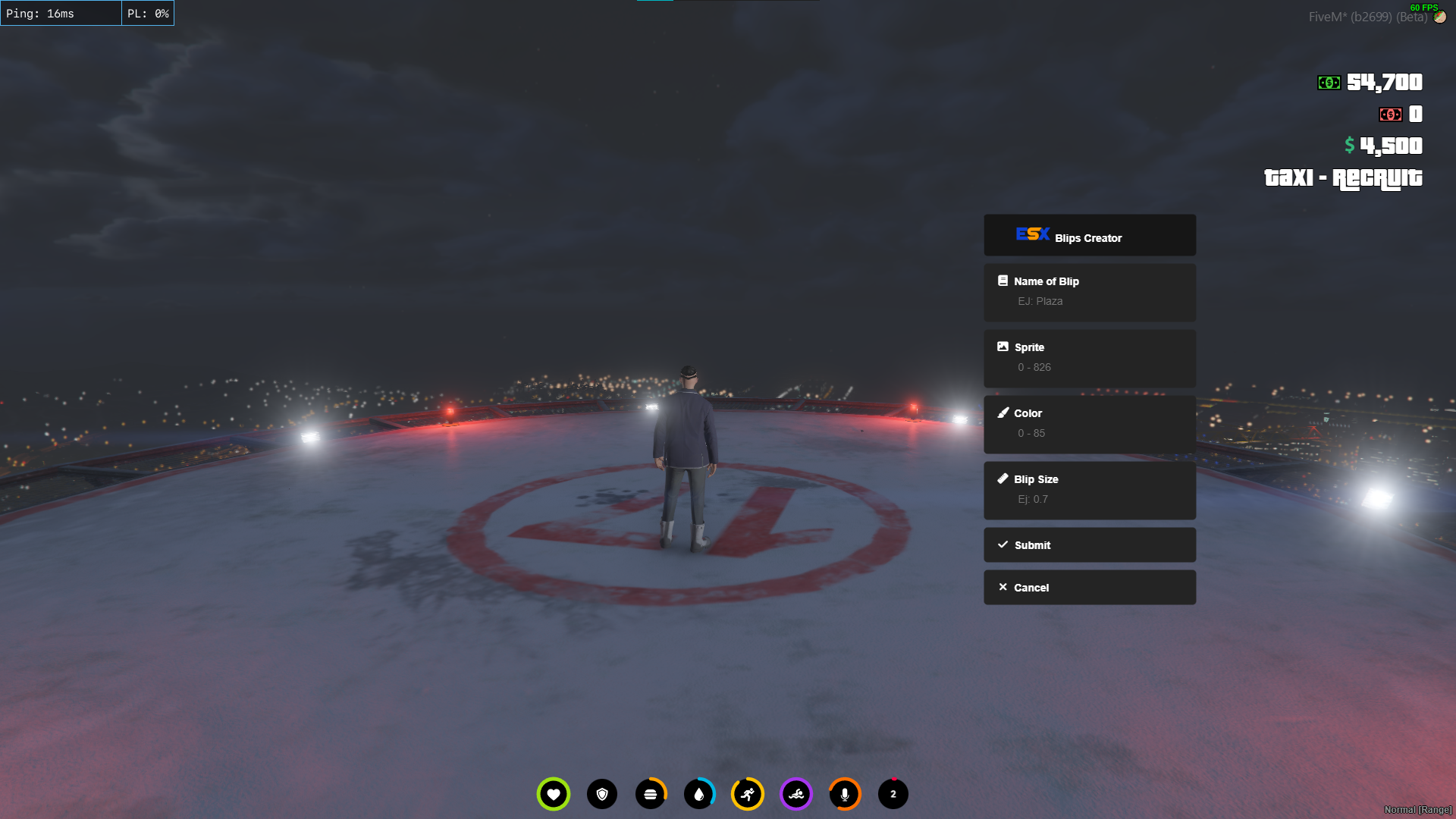This screenshot has height=819, width=1456.
Task: Click the ESX logo in Blips Creator header
Action: 1032,235
